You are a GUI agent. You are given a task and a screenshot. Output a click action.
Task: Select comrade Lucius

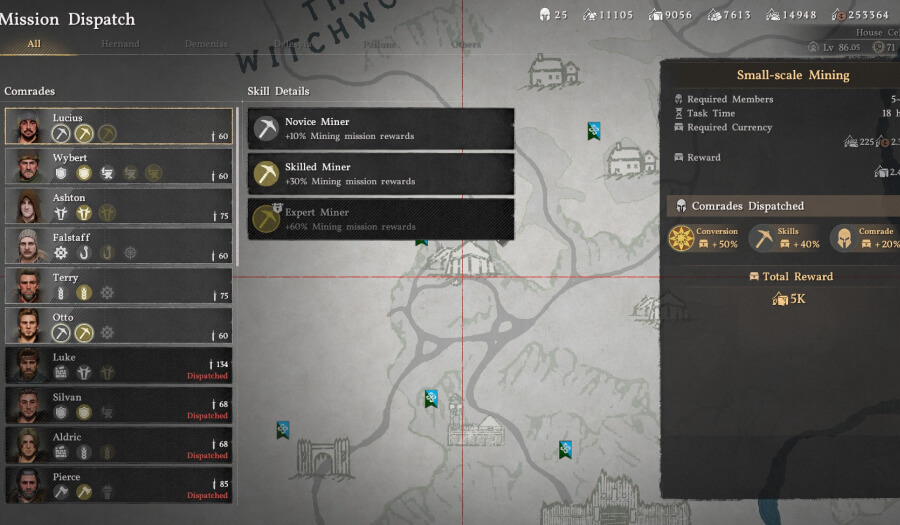(x=118, y=127)
